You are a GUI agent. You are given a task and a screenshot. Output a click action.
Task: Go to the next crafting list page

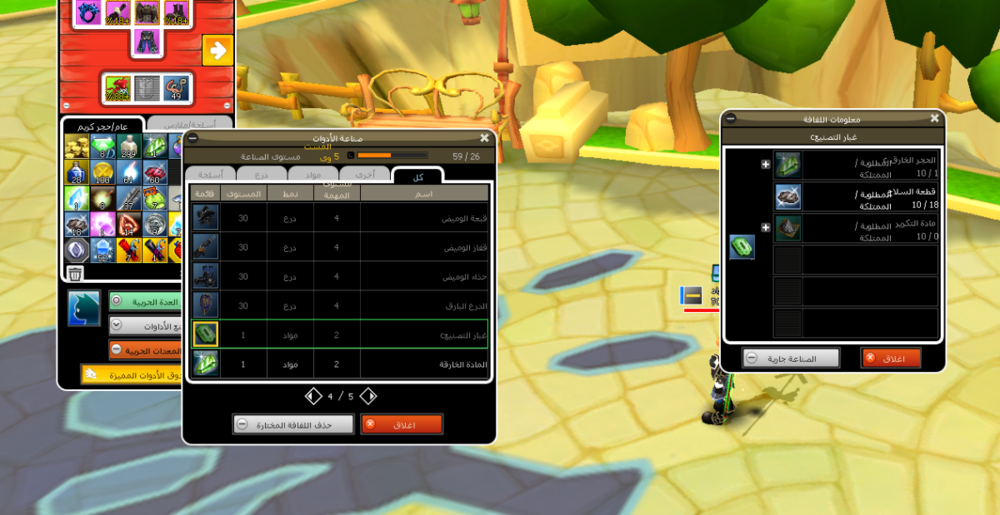click(x=368, y=396)
